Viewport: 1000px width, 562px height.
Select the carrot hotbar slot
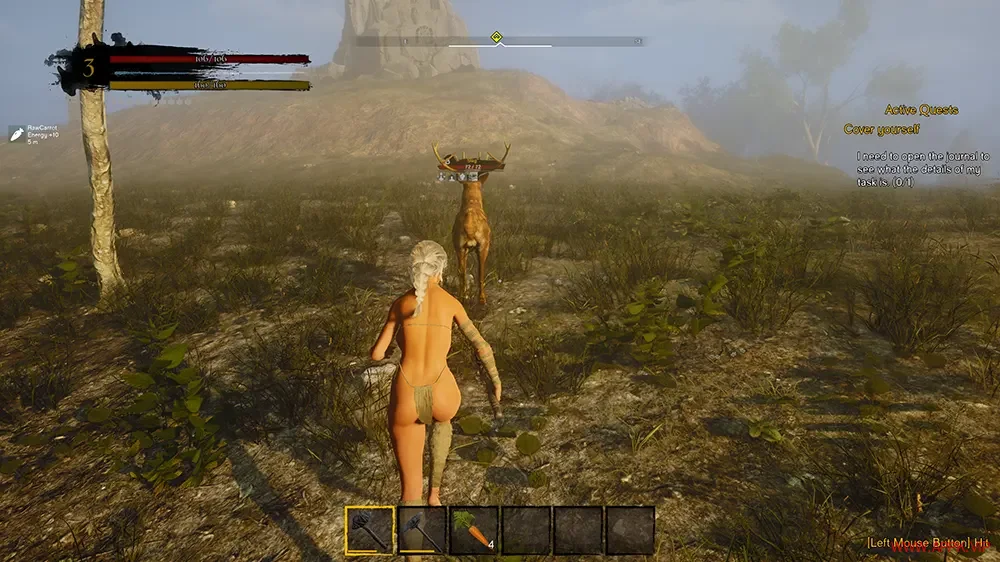(x=474, y=530)
